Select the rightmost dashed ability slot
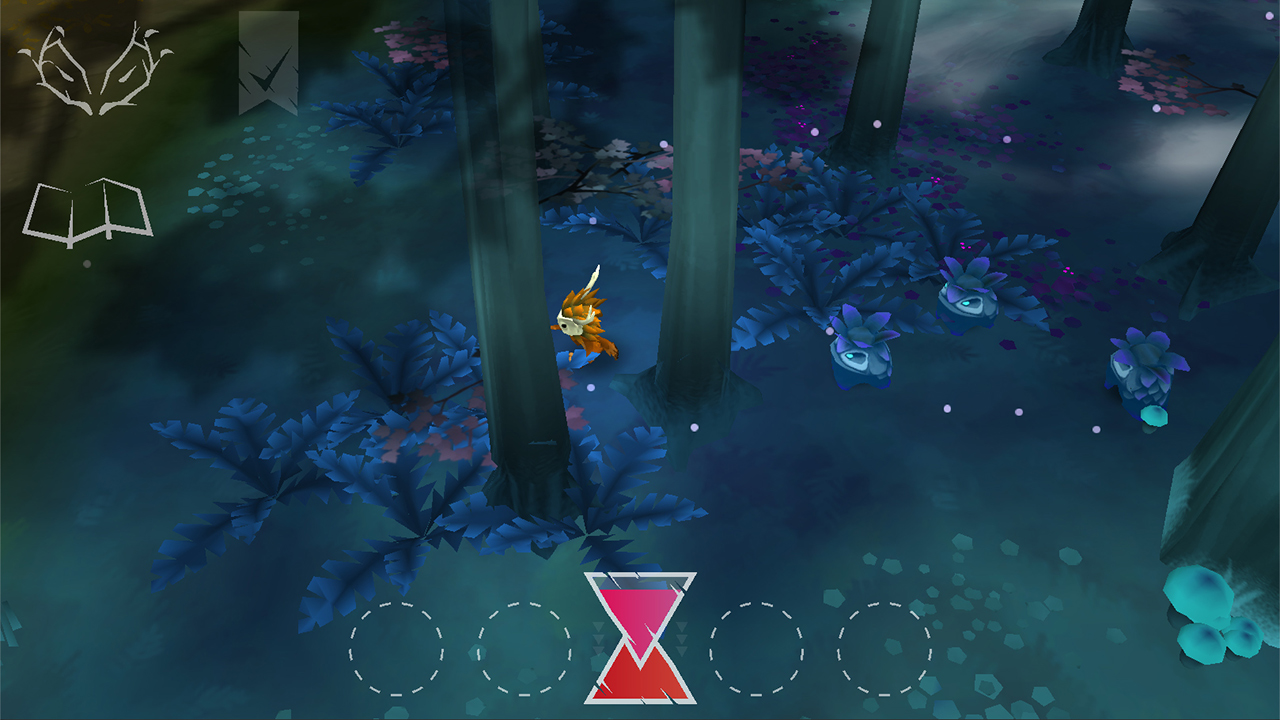Image resolution: width=1280 pixels, height=720 pixels. point(884,650)
